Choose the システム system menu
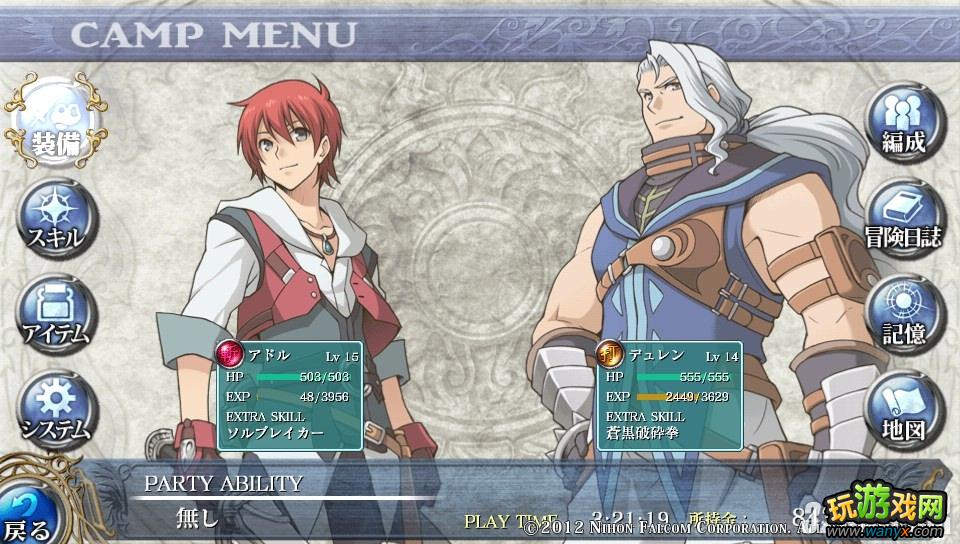Viewport: 960px width, 544px height. coord(56,408)
